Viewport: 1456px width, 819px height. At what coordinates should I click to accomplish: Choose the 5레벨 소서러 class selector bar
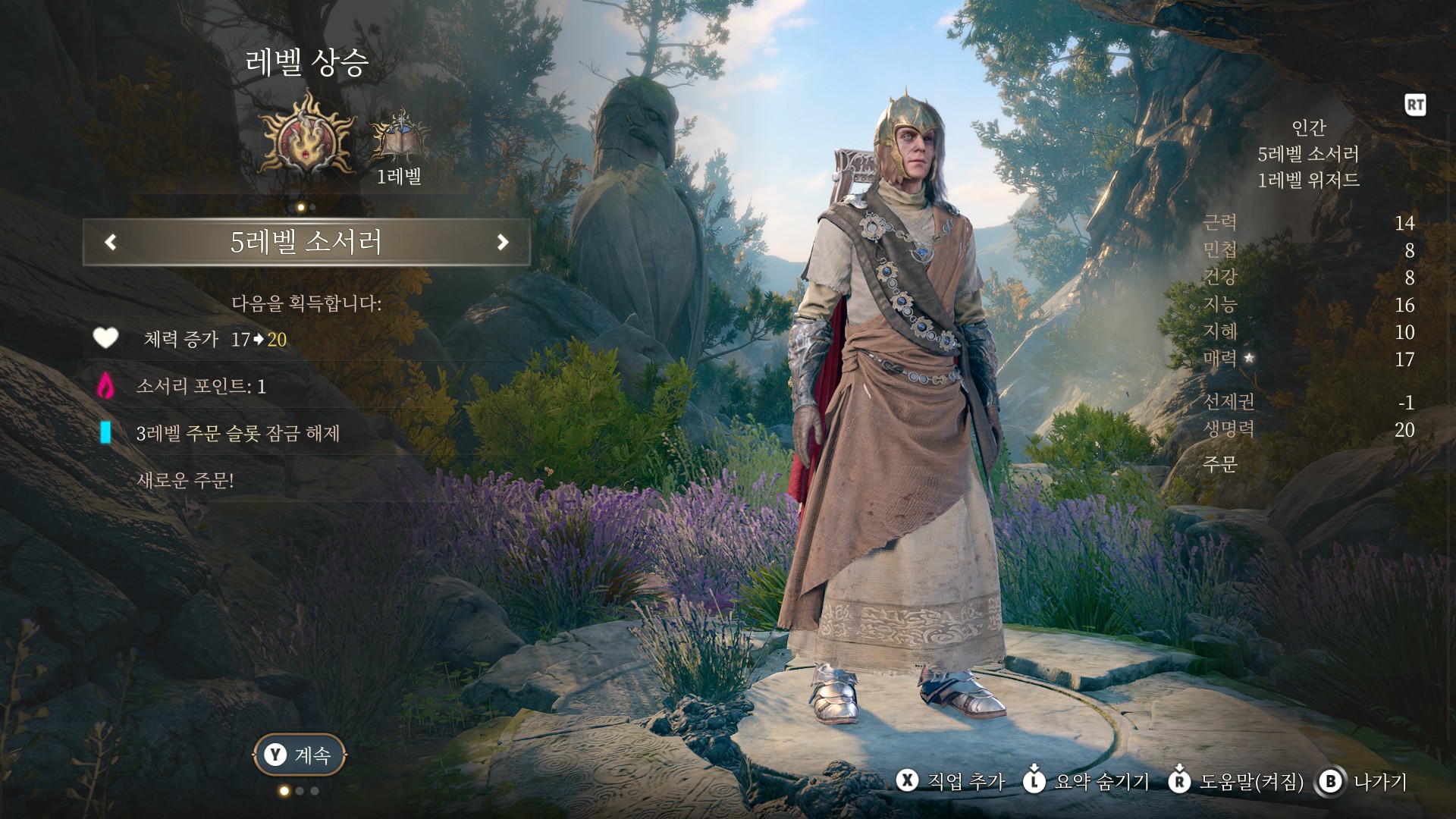(x=306, y=242)
